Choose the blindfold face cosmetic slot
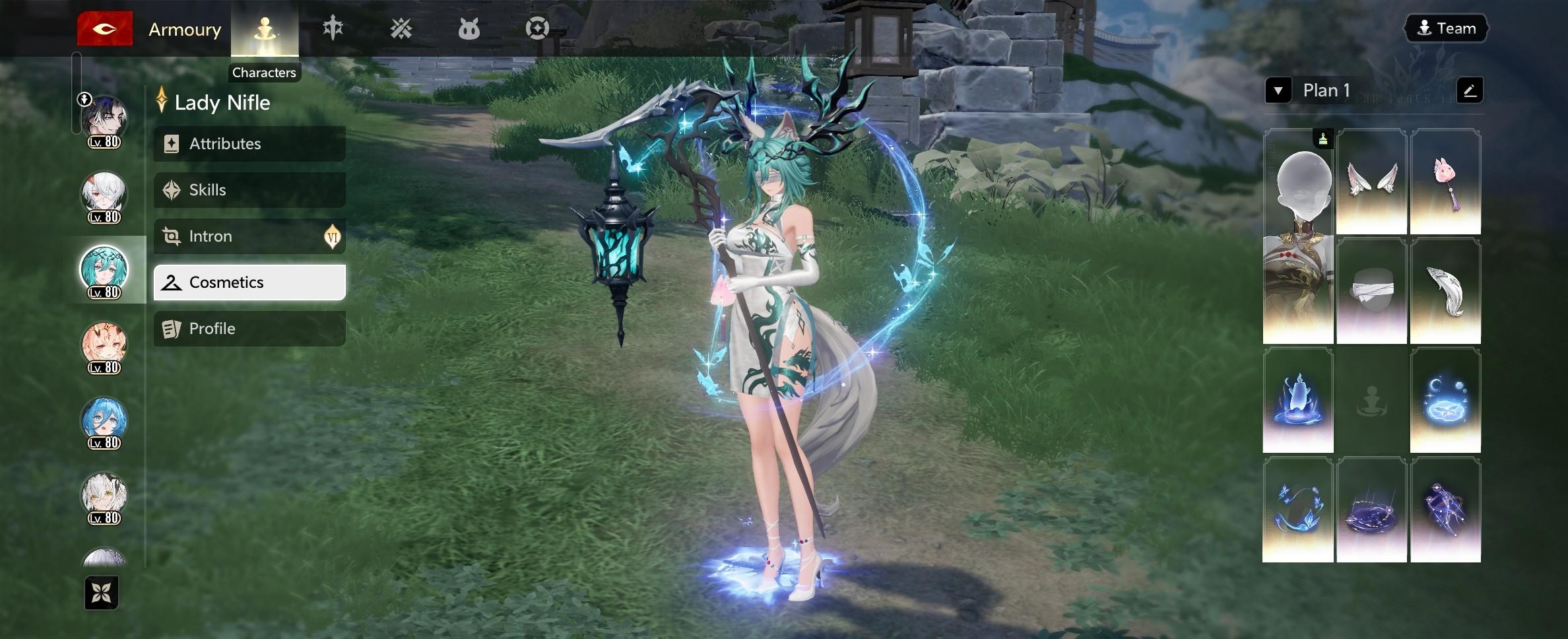This screenshot has width=1568, height=639. (x=1371, y=291)
